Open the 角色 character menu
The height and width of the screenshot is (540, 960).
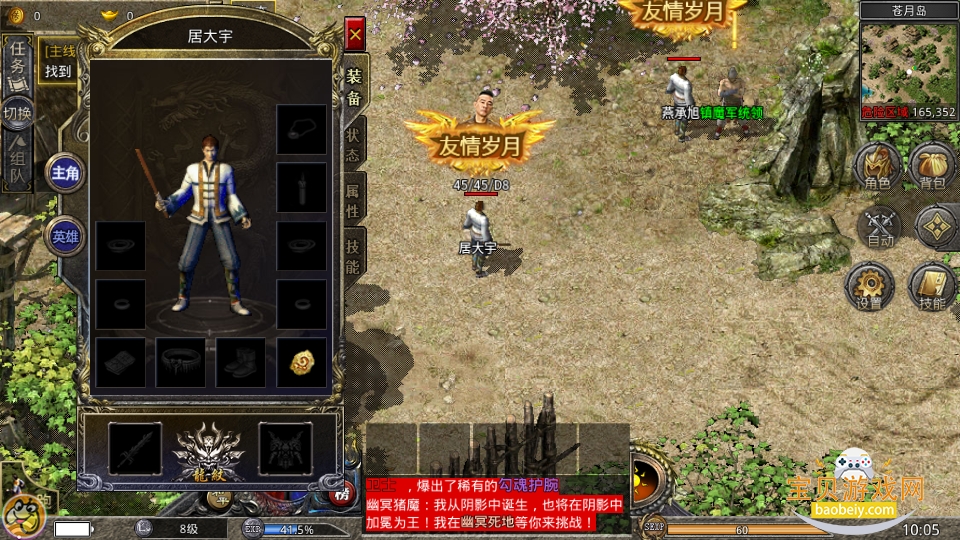[877, 166]
